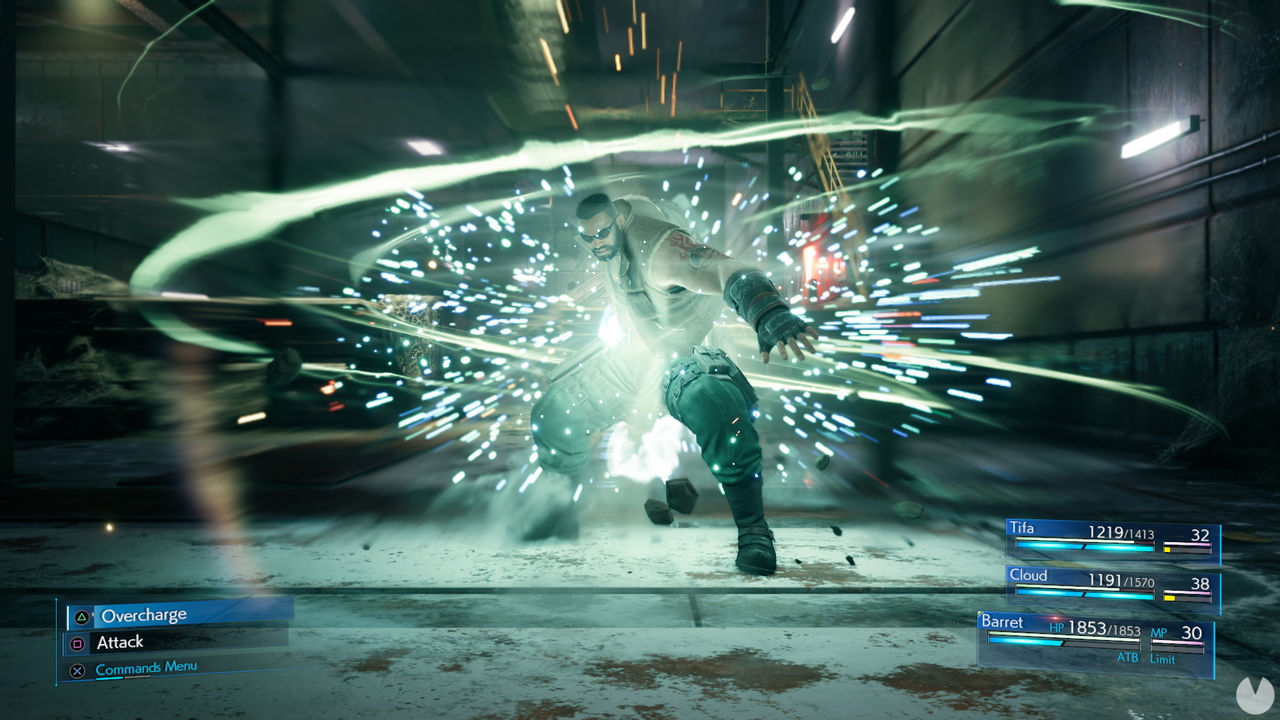Select the Attack command in the battle menu
The image size is (1280, 720).
122,641
